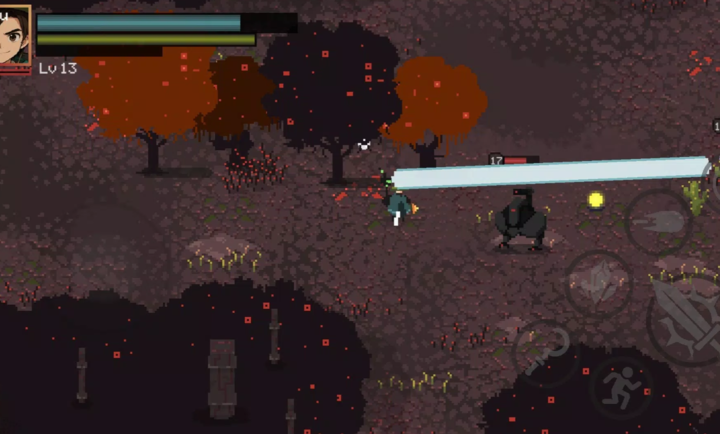The image size is (720, 434).
Task: Activate the crystal shard skill button
Action: [598, 283]
